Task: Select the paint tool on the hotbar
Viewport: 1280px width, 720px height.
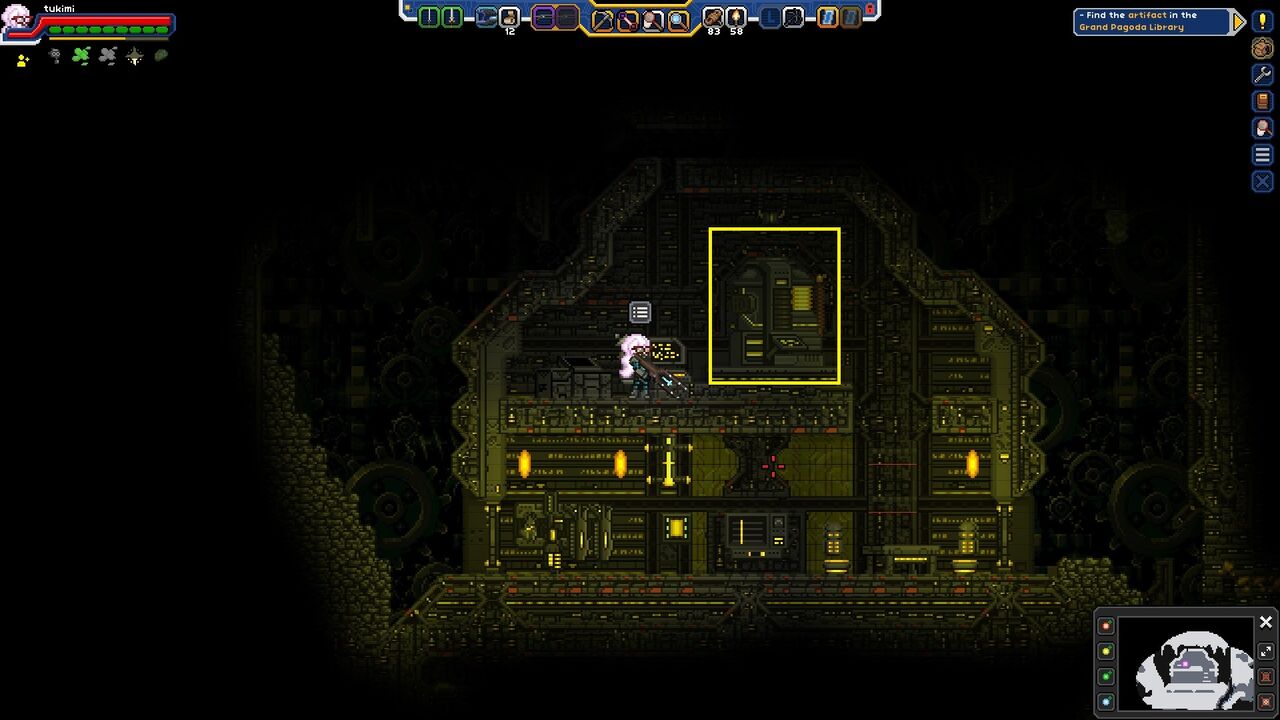Action: (651, 17)
